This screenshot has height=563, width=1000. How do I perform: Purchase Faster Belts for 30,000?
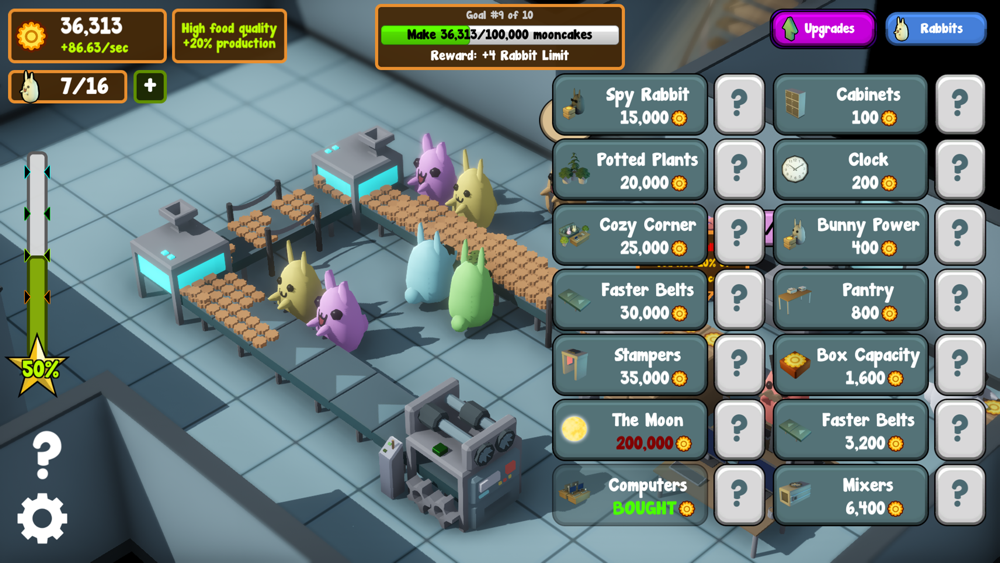630,300
